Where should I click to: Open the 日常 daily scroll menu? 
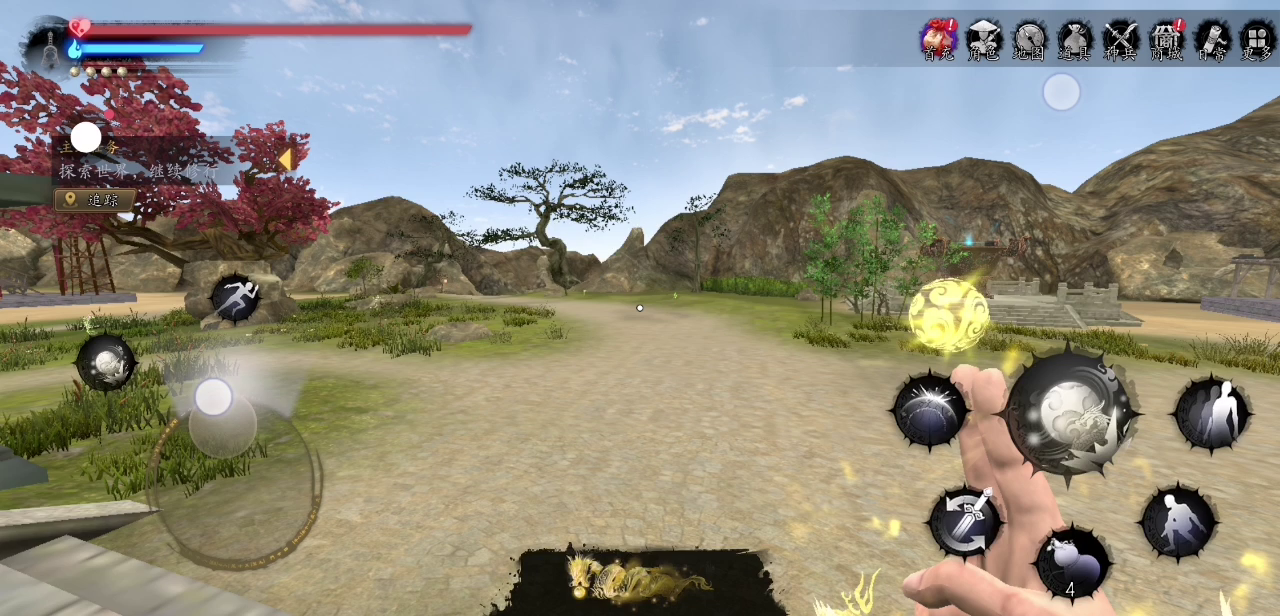(1212, 40)
